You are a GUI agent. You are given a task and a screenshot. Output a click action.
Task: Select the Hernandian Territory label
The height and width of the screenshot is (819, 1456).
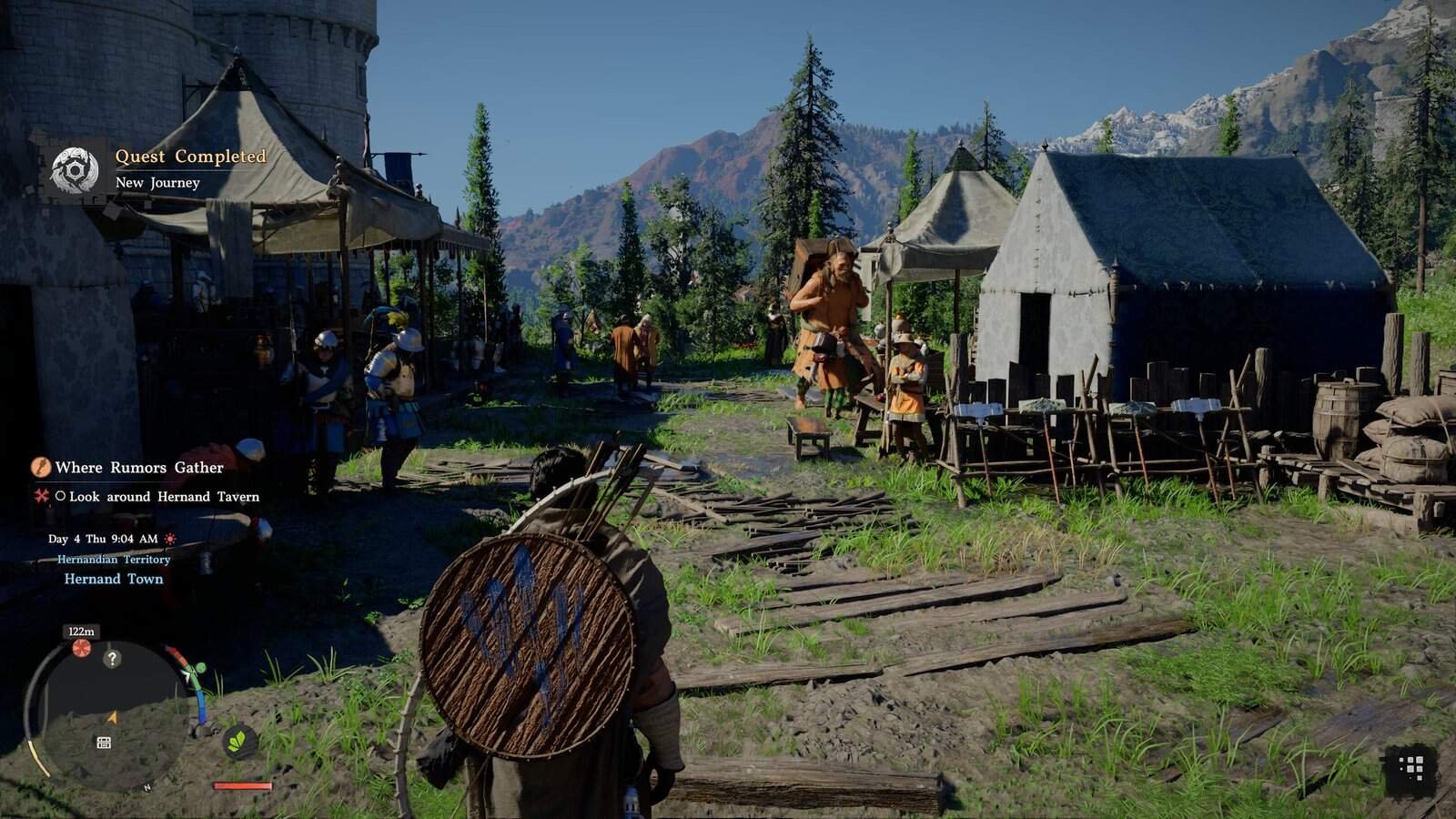(114, 560)
